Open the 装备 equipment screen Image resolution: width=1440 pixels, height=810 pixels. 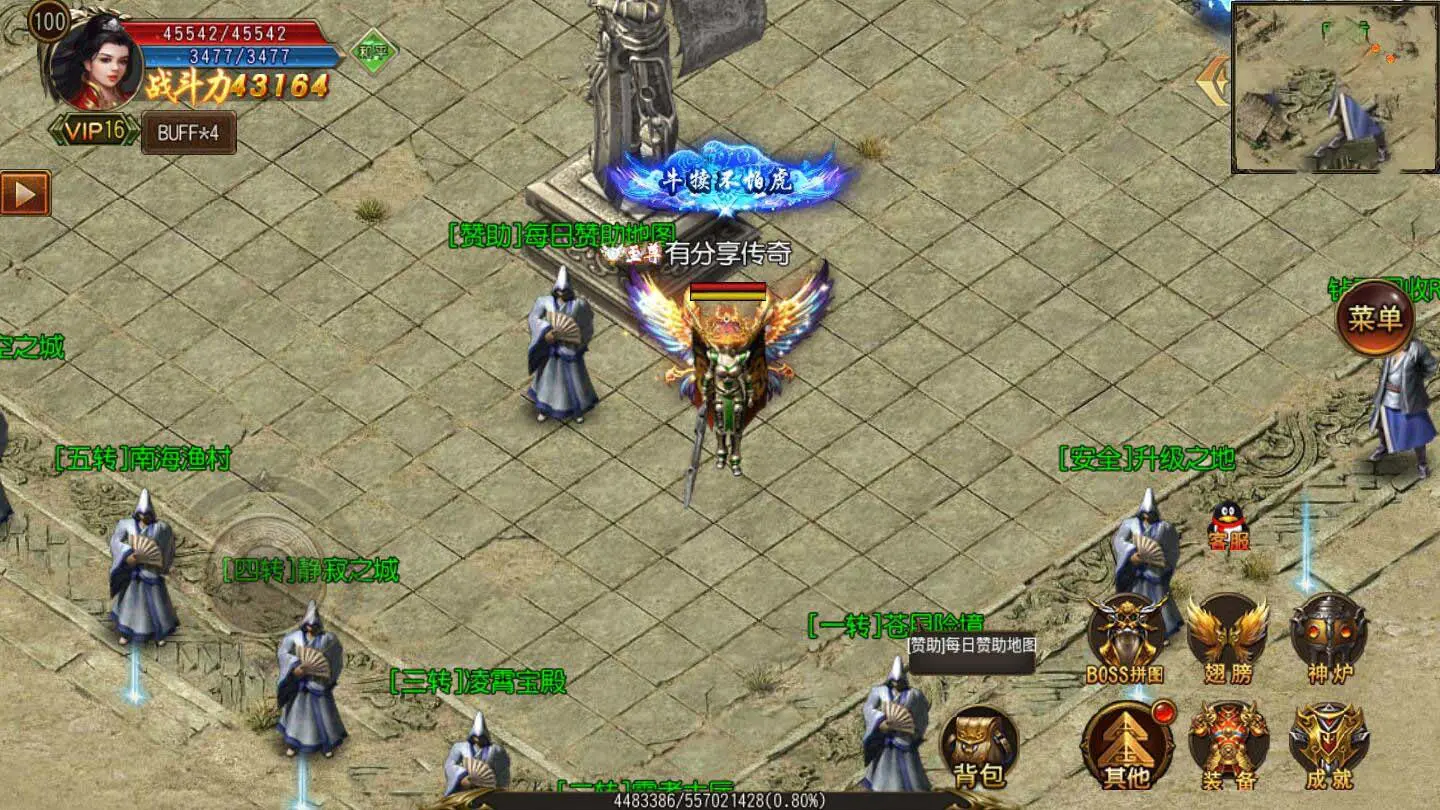[x=1228, y=746]
